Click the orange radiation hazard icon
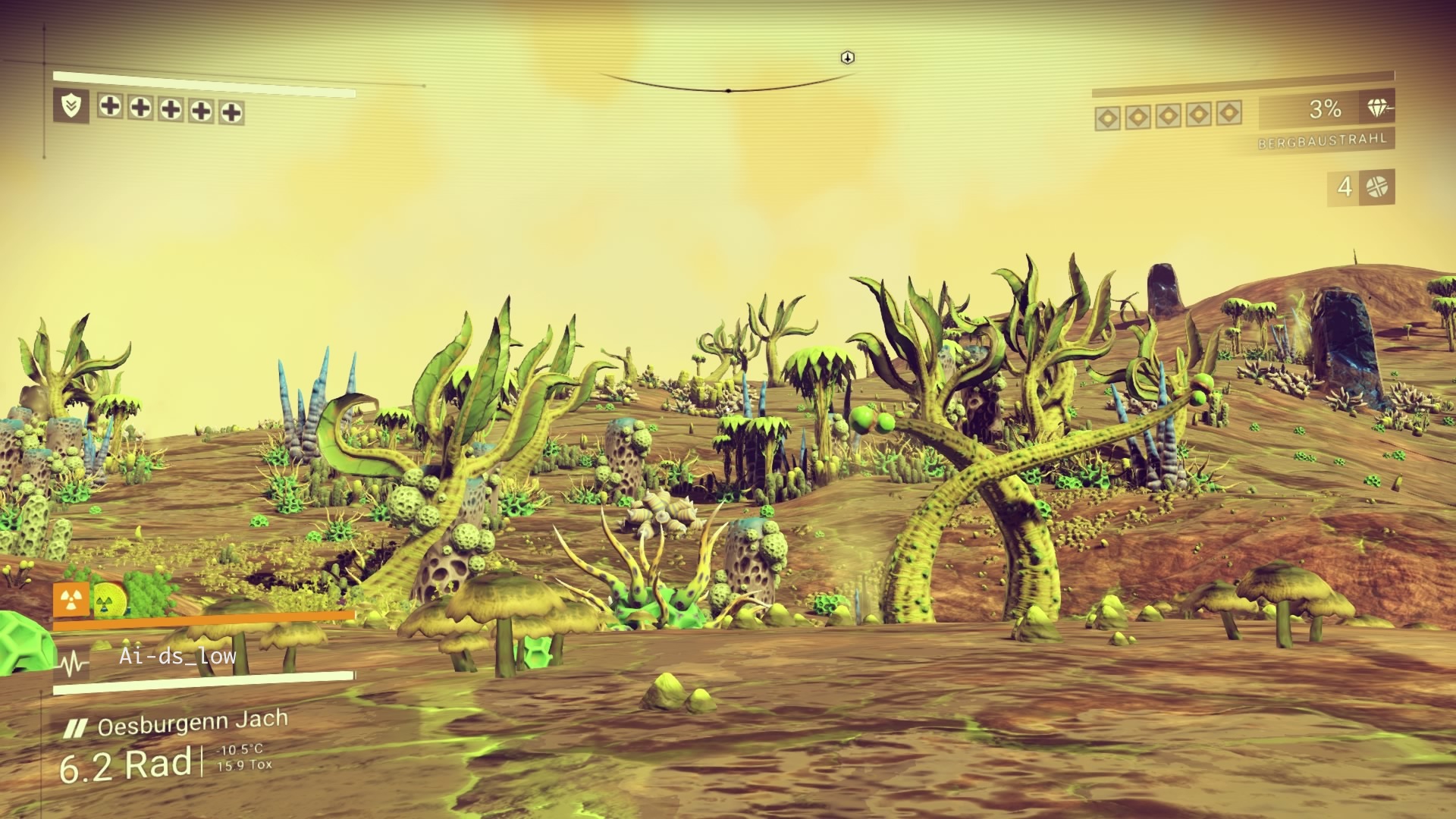The image size is (1456, 819). coord(71,600)
